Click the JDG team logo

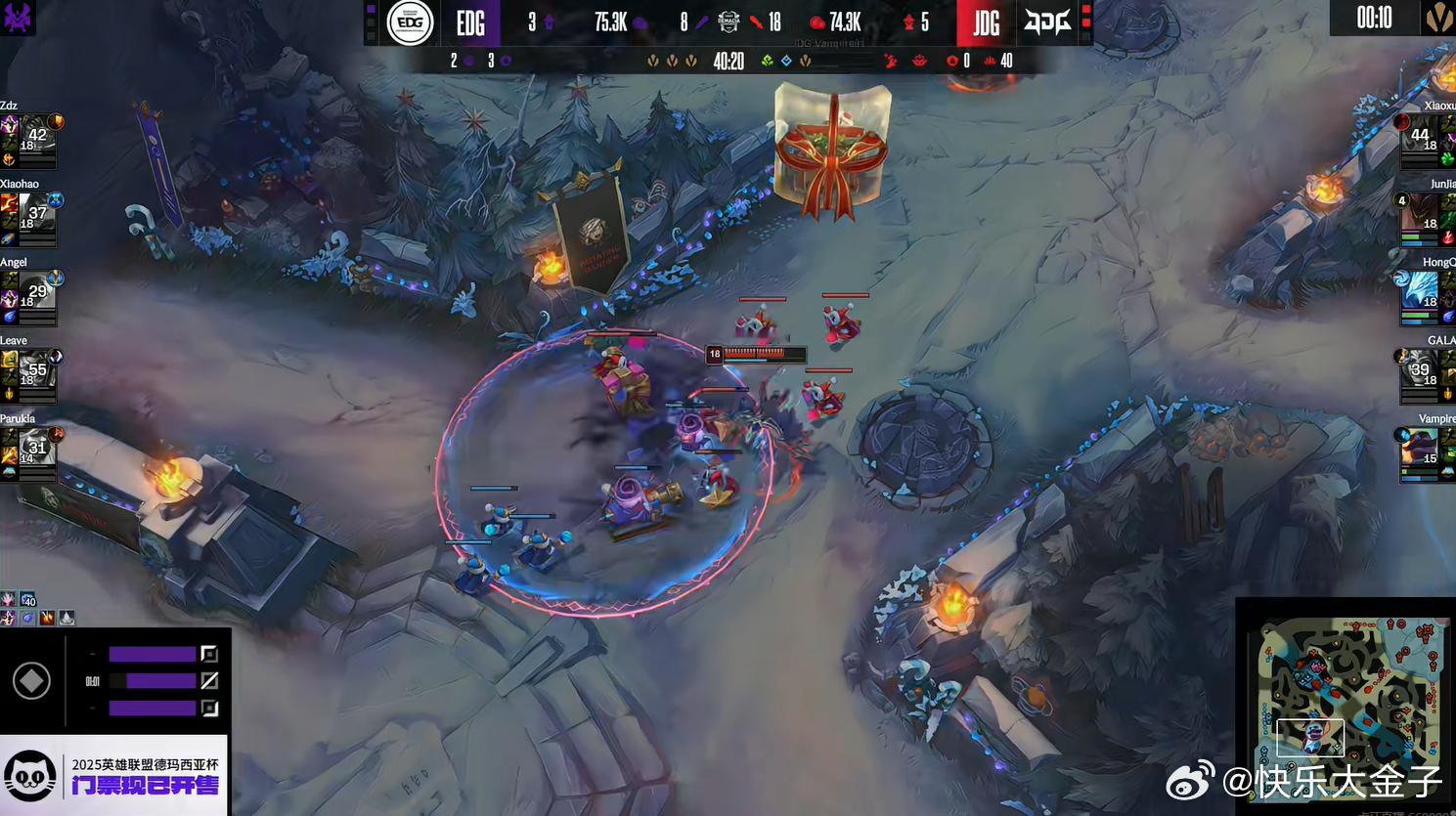point(1047,22)
